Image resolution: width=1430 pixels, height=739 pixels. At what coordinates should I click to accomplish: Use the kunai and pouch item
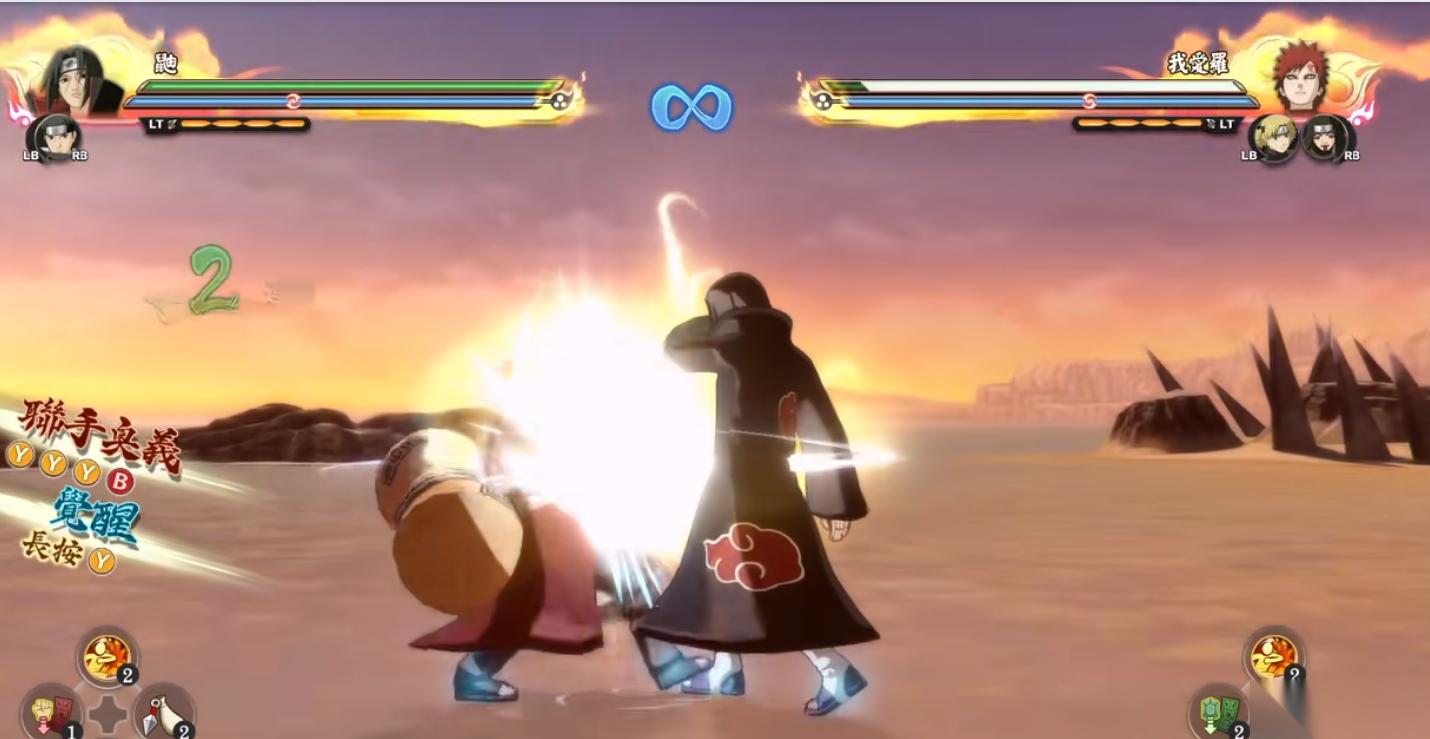pos(163,712)
